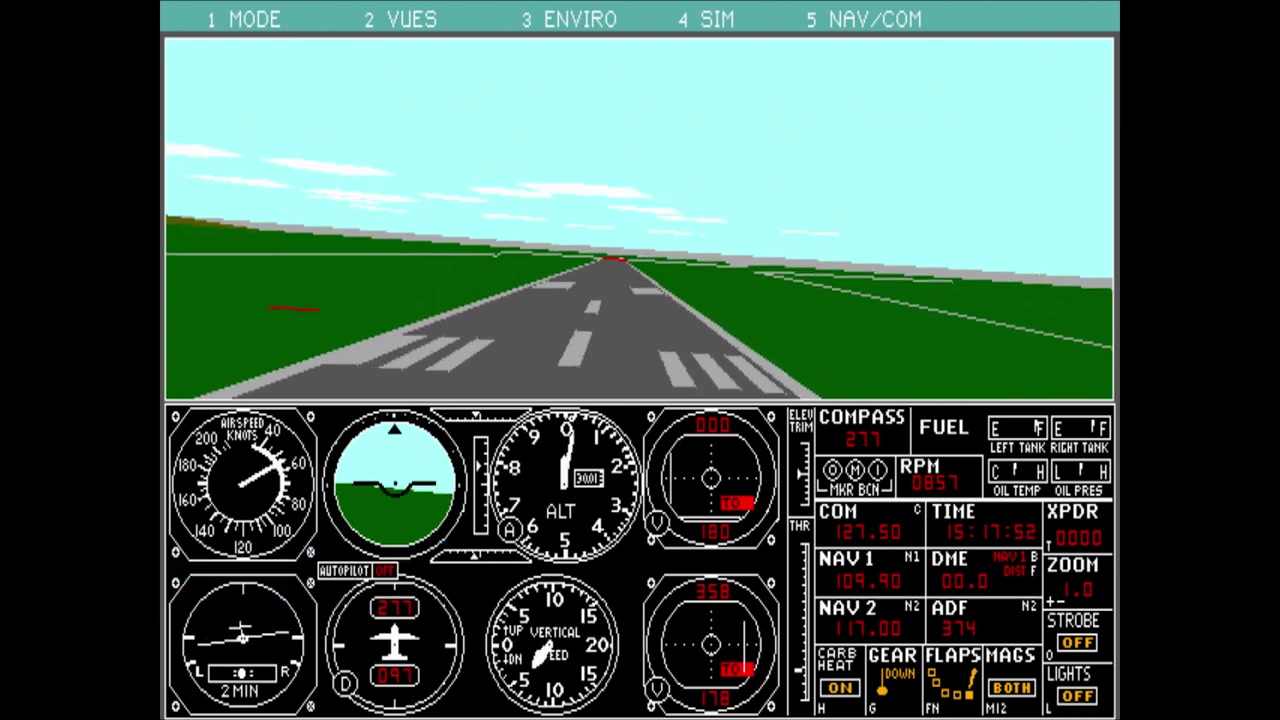Select the XPDR transponder code
Screen dimensions: 1280x720
[x=1078, y=538]
